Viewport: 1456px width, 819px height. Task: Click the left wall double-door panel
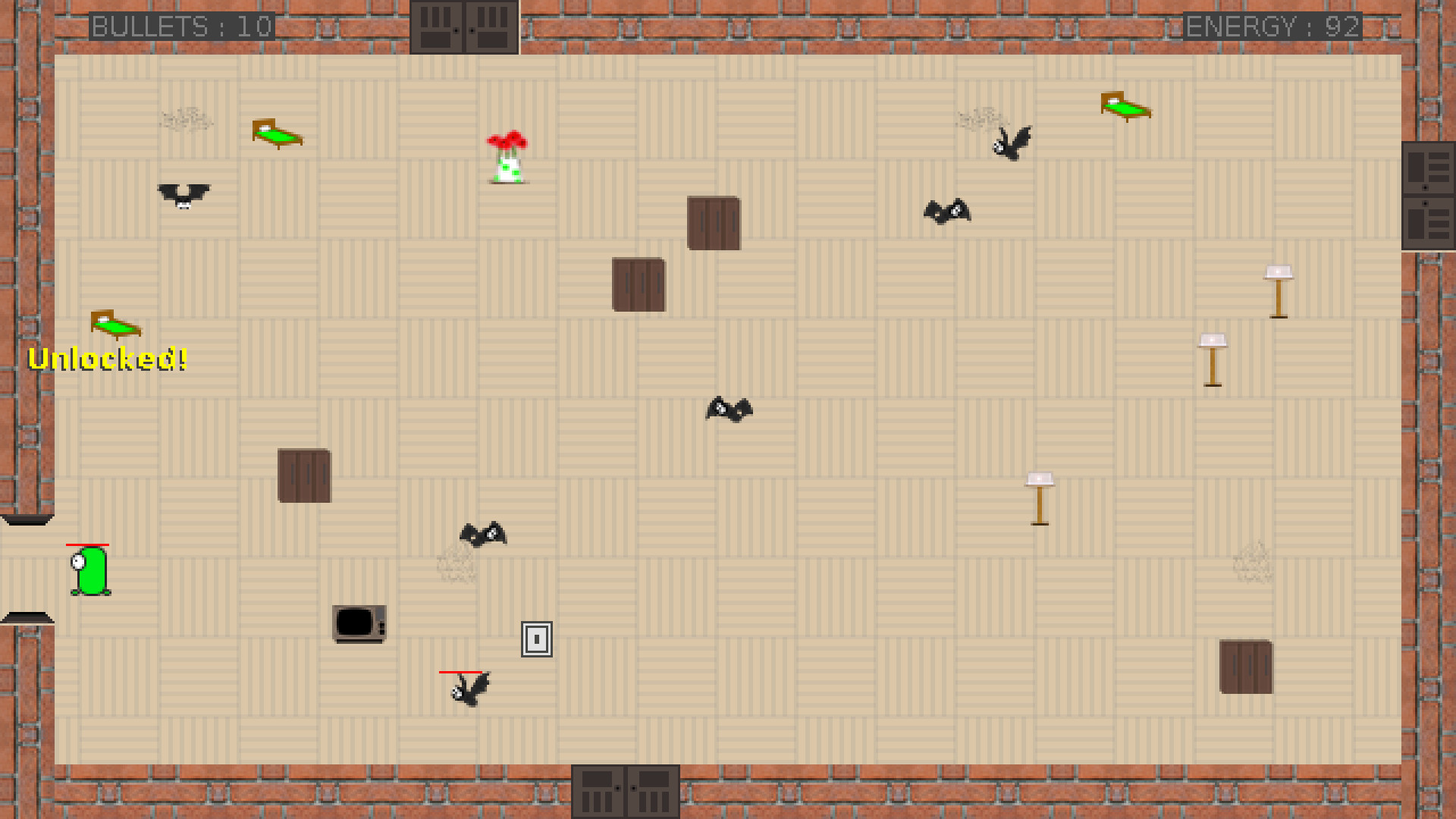pyautogui.click(x=27, y=521)
